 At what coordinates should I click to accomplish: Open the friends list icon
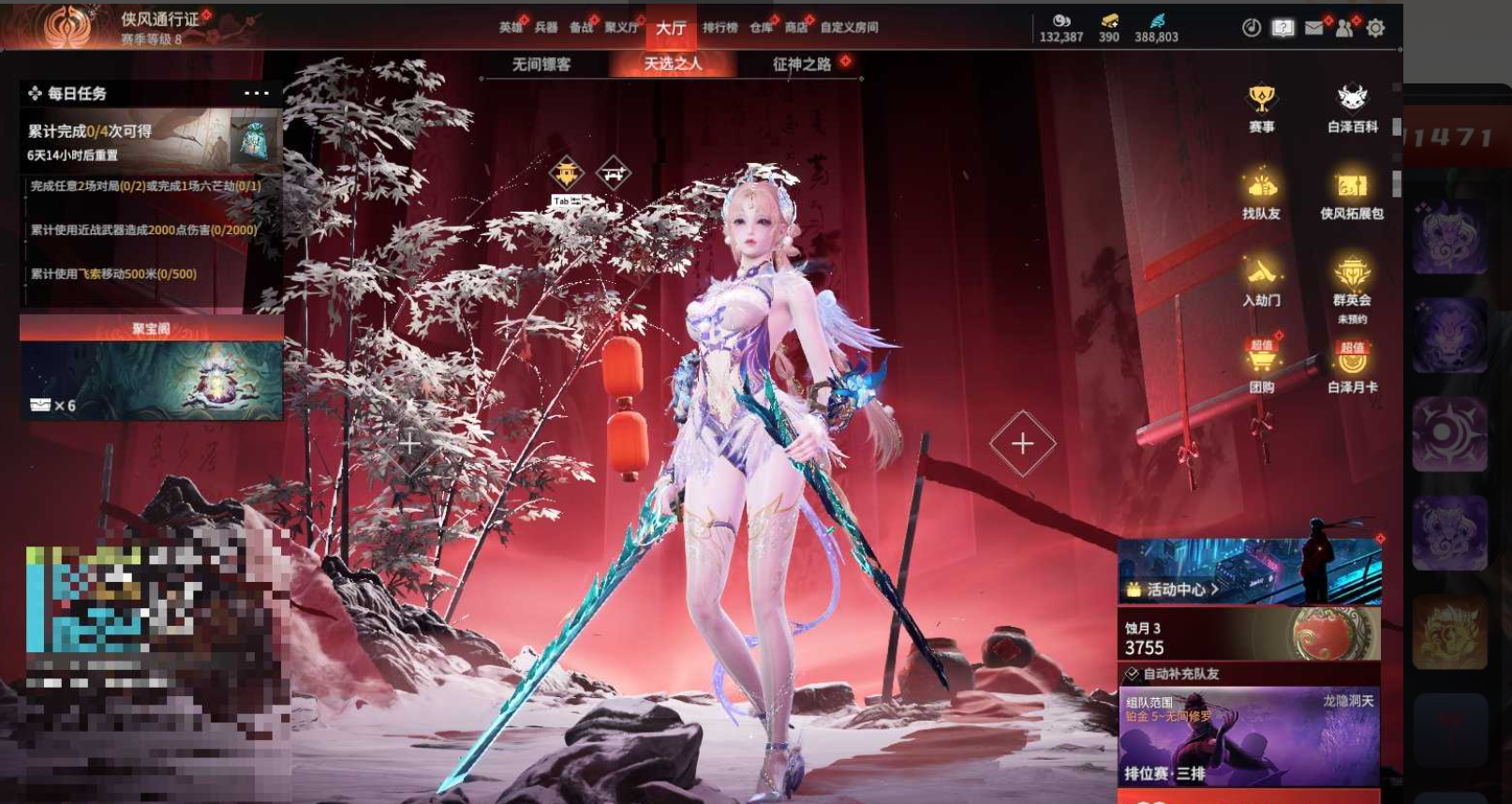pyautogui.click(x=1344, y=28)
